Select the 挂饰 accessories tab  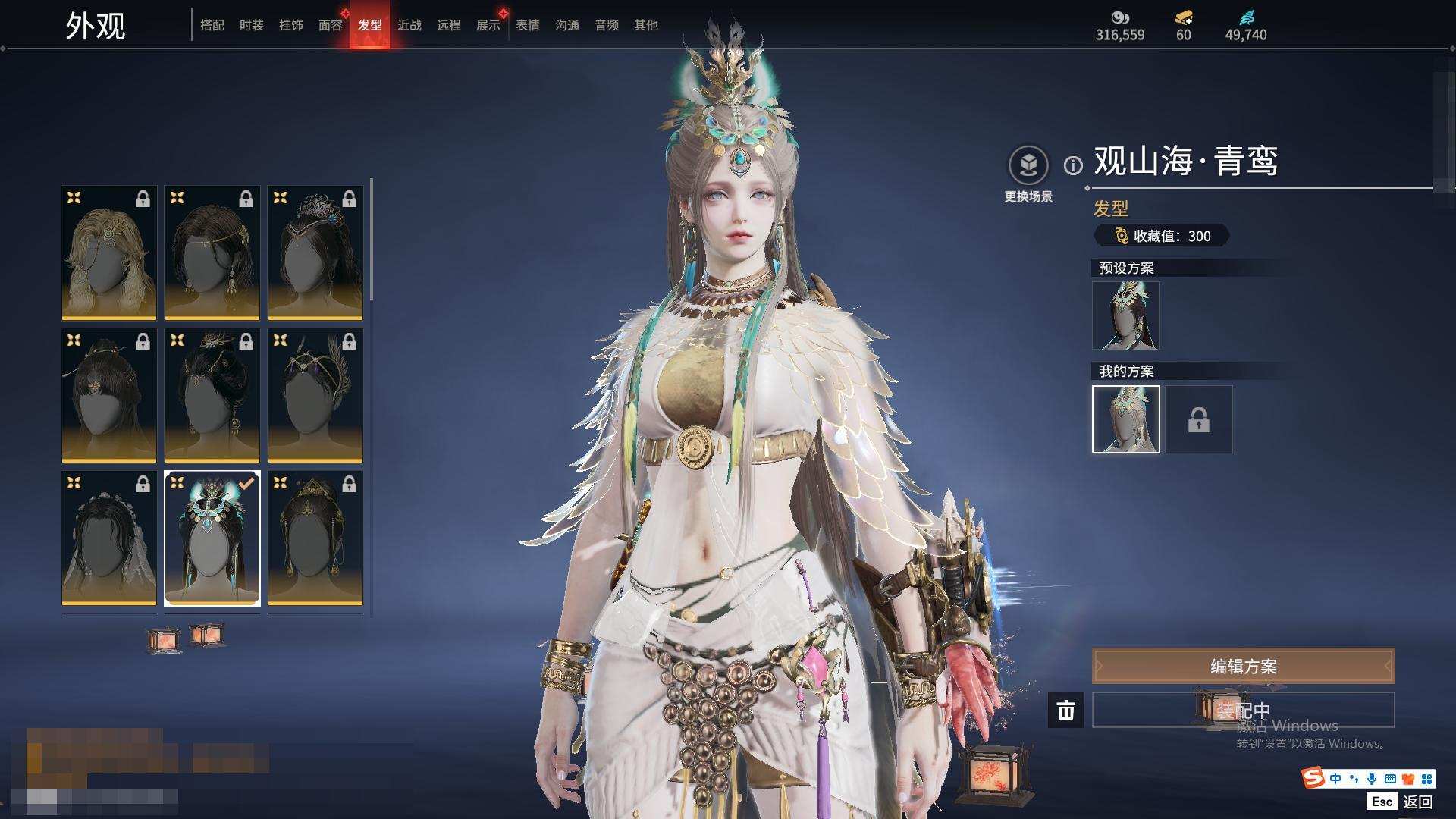(291, 25)
